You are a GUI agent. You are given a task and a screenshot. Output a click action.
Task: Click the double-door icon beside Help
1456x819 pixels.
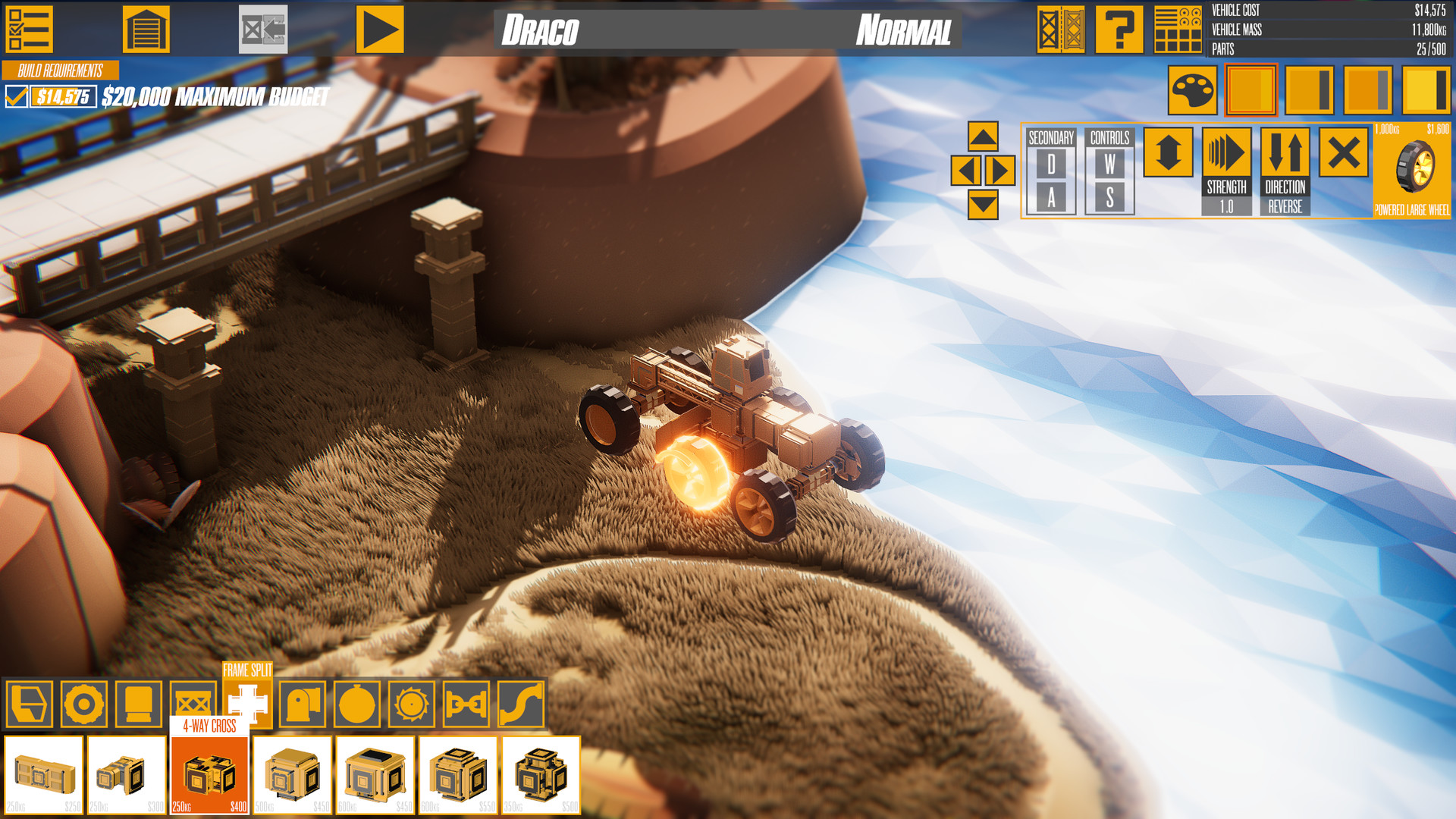coord(1061,30)
